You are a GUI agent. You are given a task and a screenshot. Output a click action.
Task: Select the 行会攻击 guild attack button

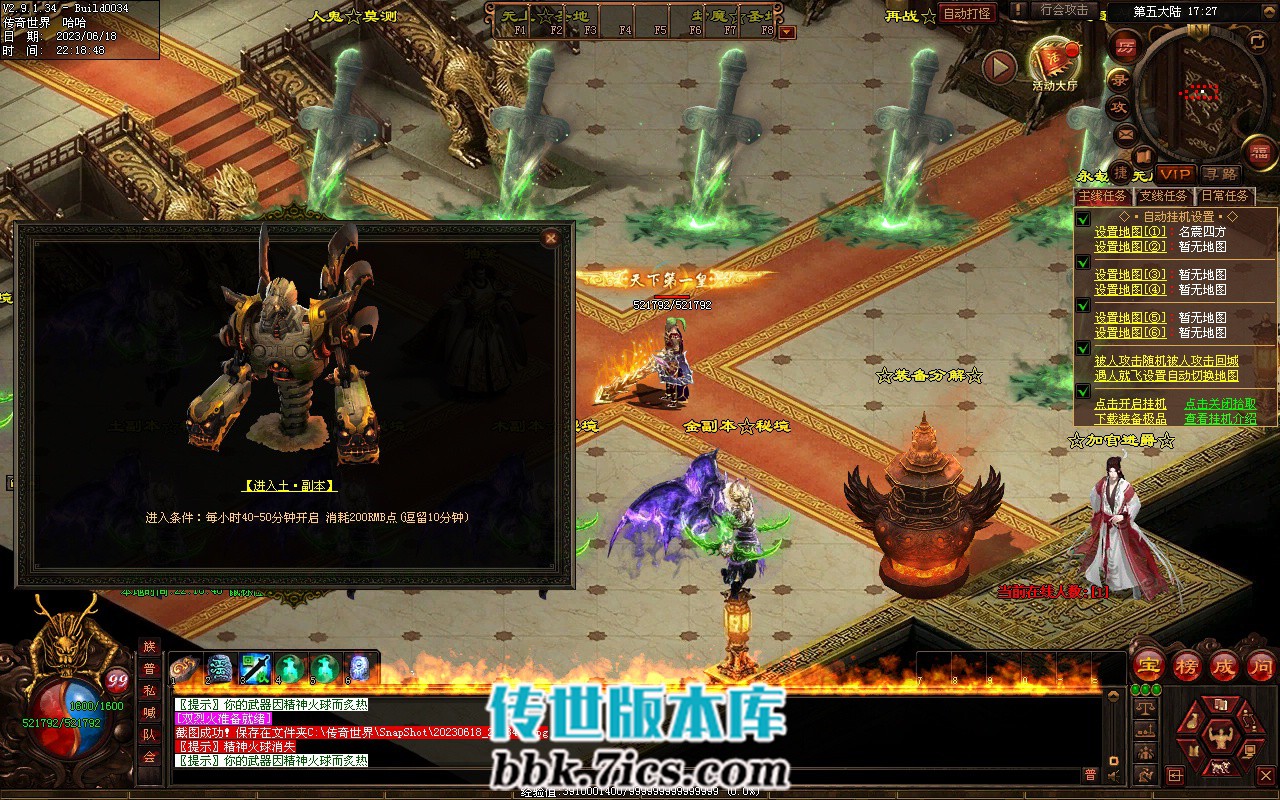click(1064, 10)
